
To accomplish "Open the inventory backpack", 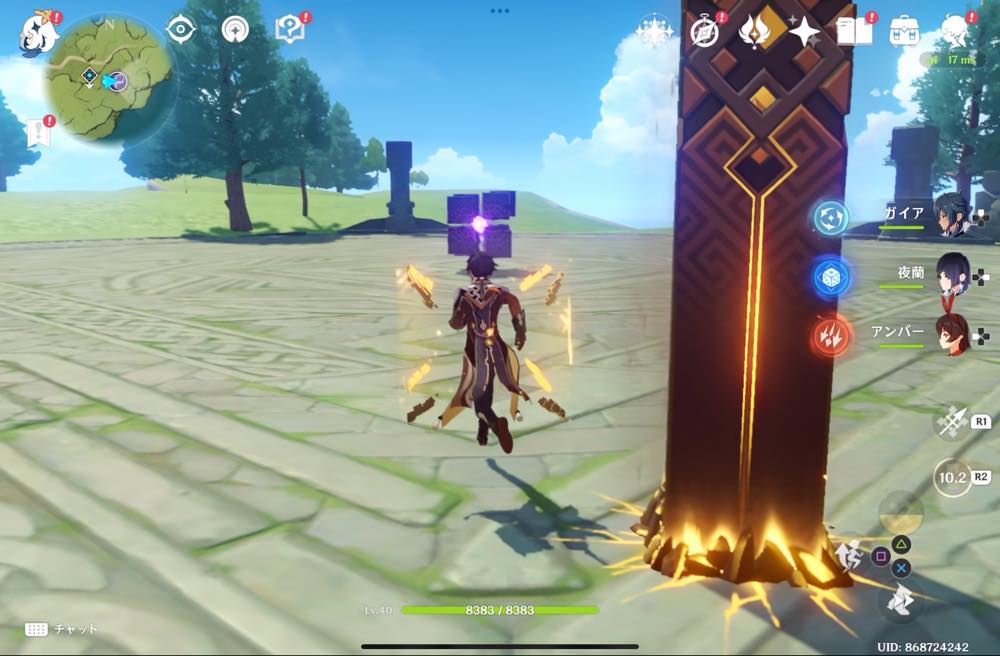I will pos(905,32).
